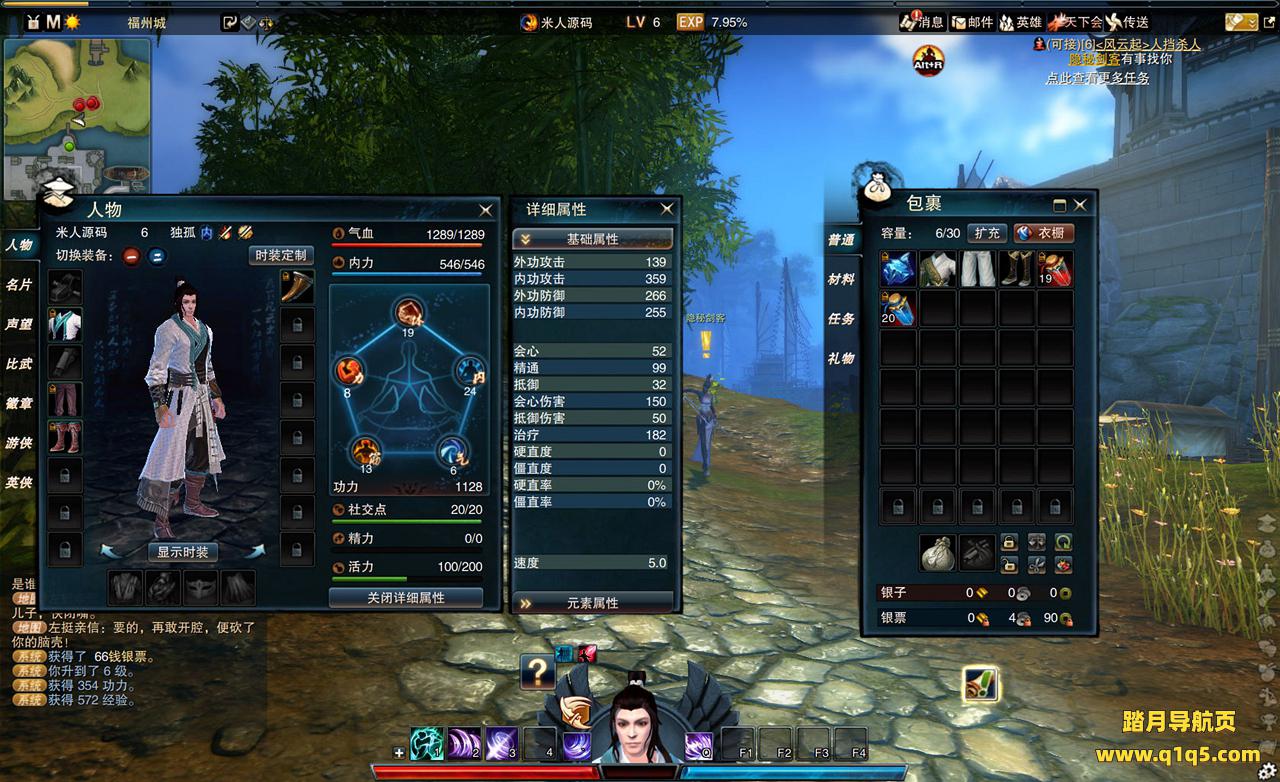Click the minimap of 福州城
Image resolution: width=1280 pixels, height=782 pixels.
point(78,115)
